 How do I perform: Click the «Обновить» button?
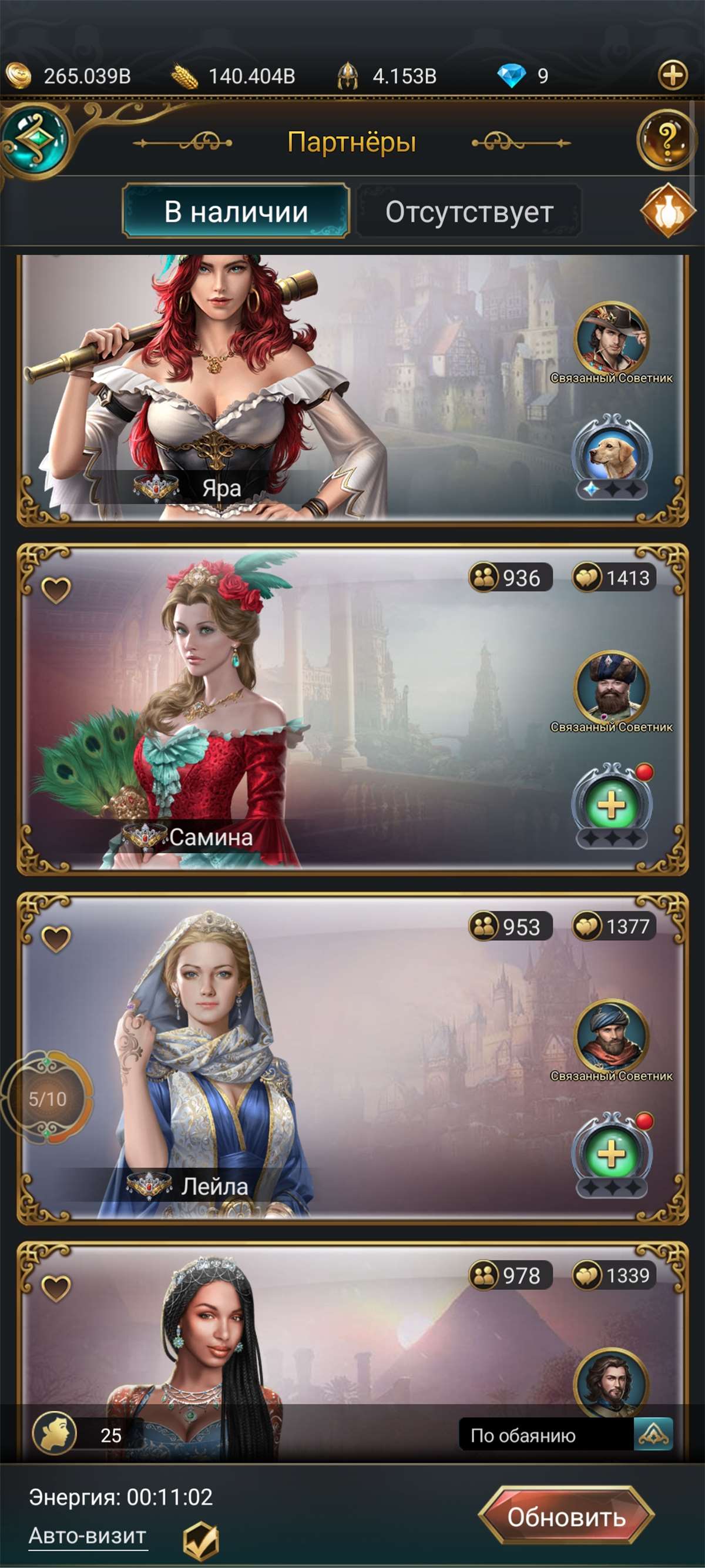tap(566, 1517)
